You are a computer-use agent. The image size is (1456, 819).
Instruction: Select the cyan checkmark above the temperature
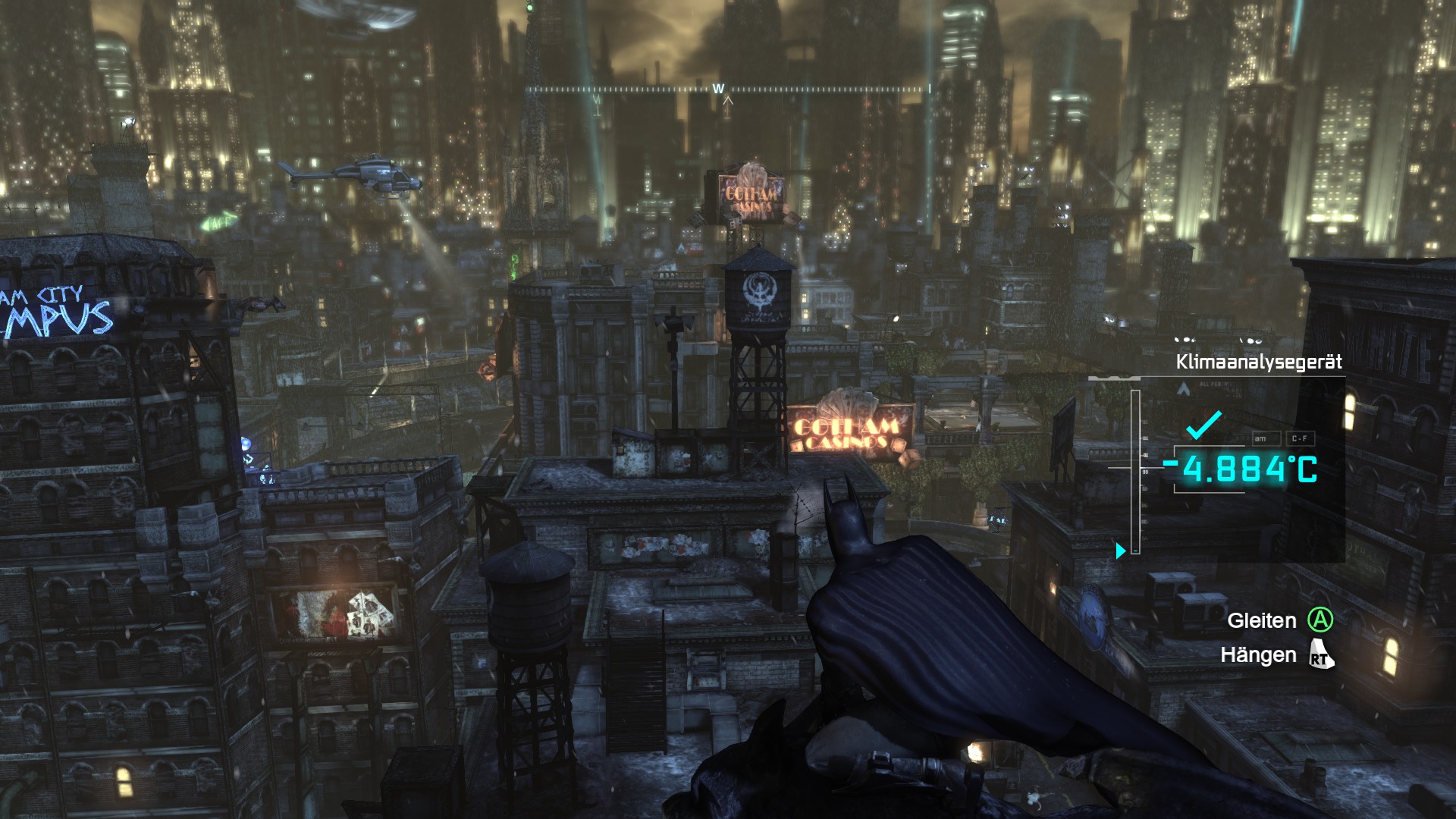point(1203,425)
